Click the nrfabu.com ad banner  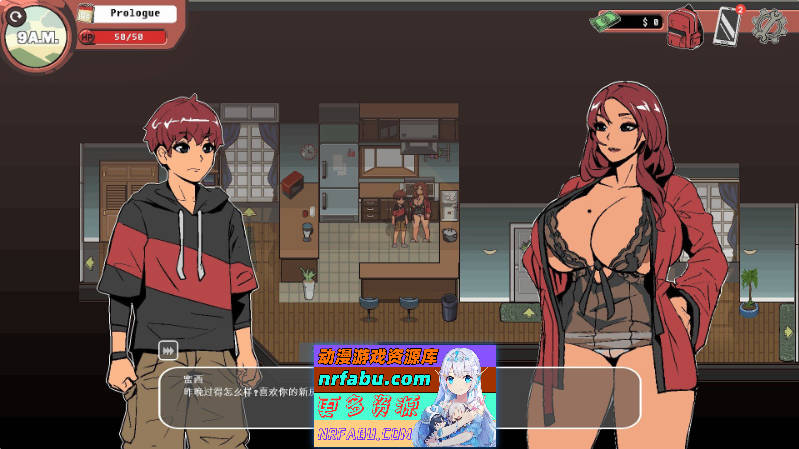[404, 395]
